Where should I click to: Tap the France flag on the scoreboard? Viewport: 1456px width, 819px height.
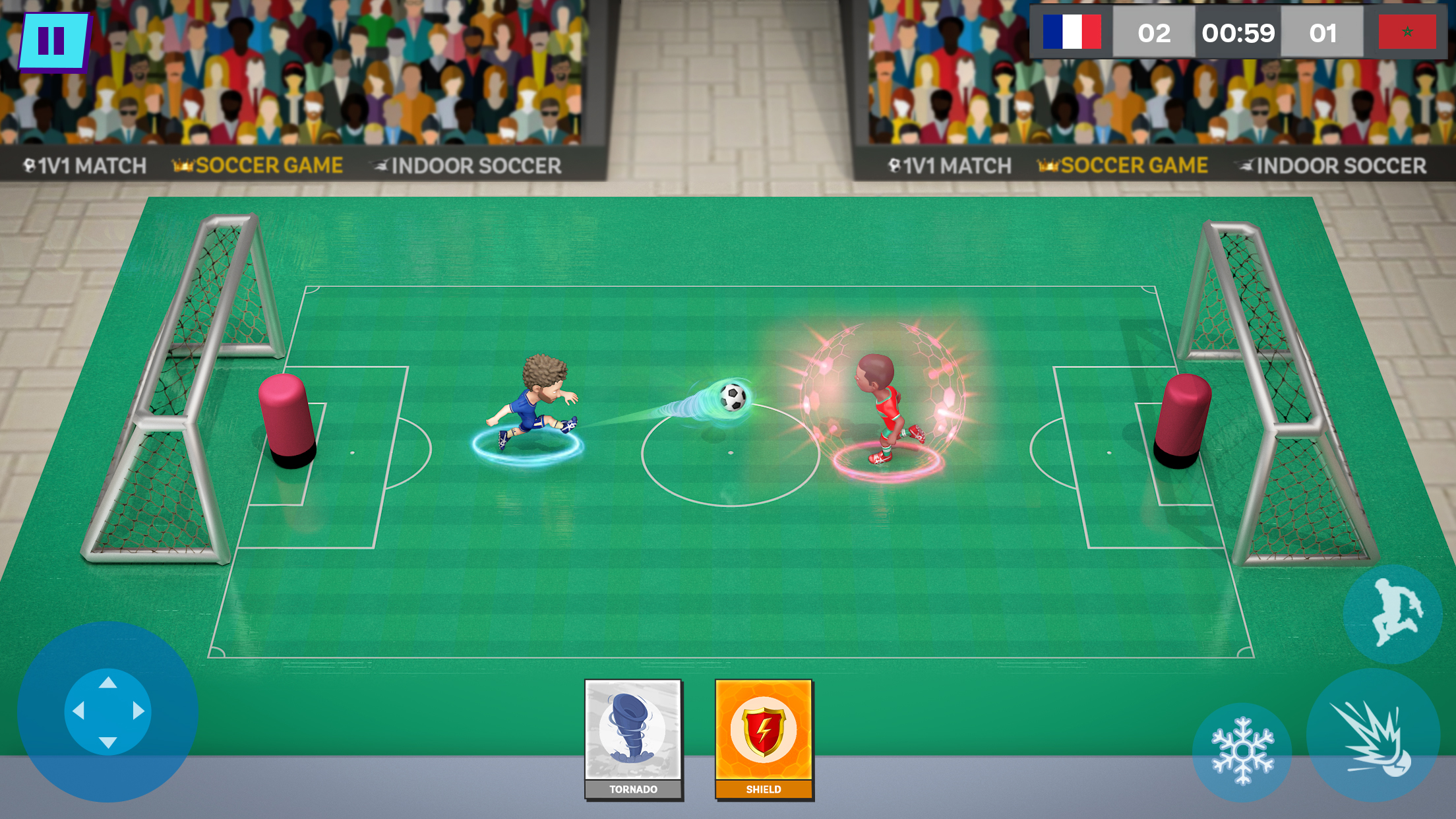[x=1072, y=32]
